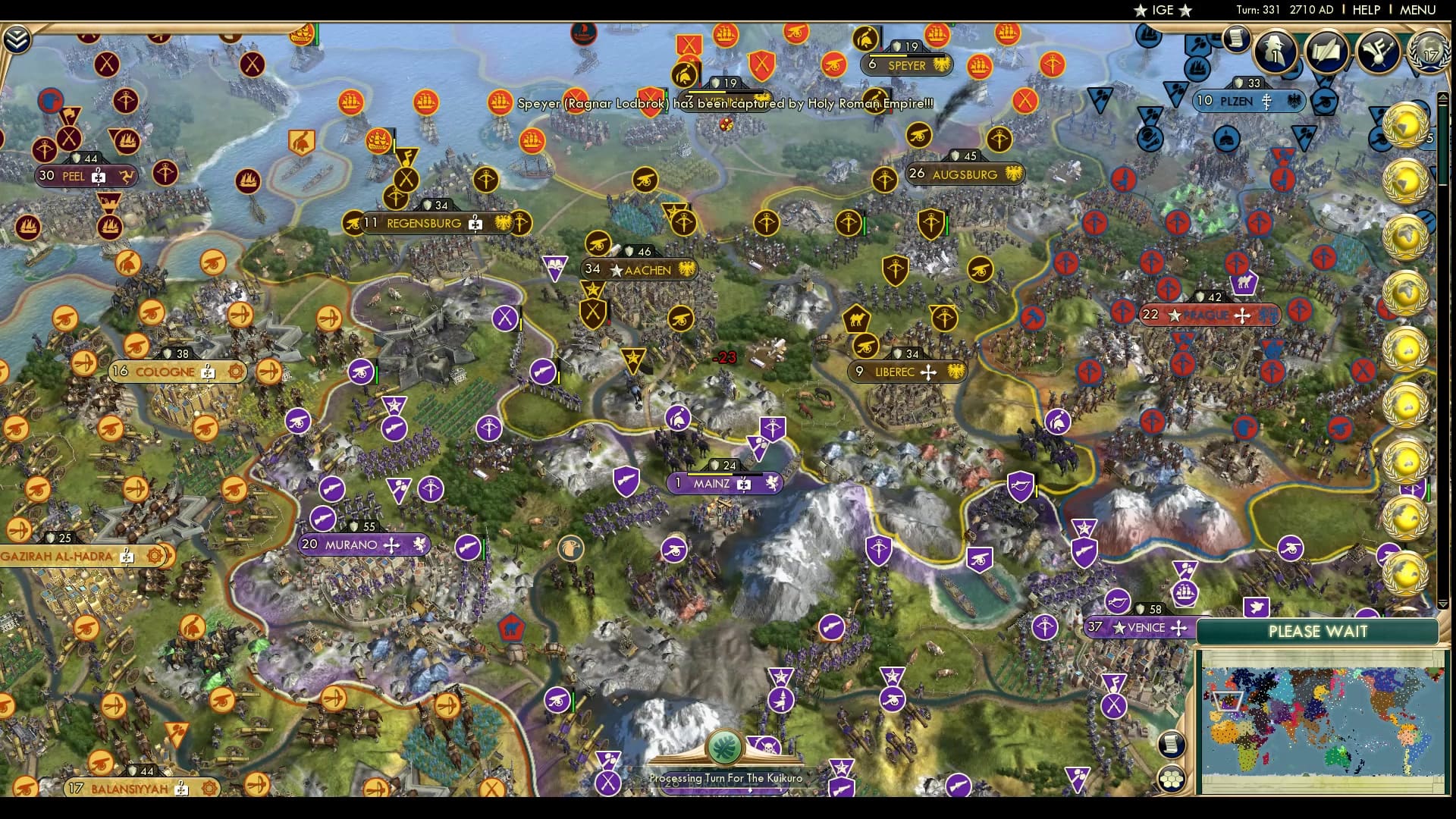1456x819 pixels.
Task: Open the Culture overview tourism icon
Action: pos(1376,53)
